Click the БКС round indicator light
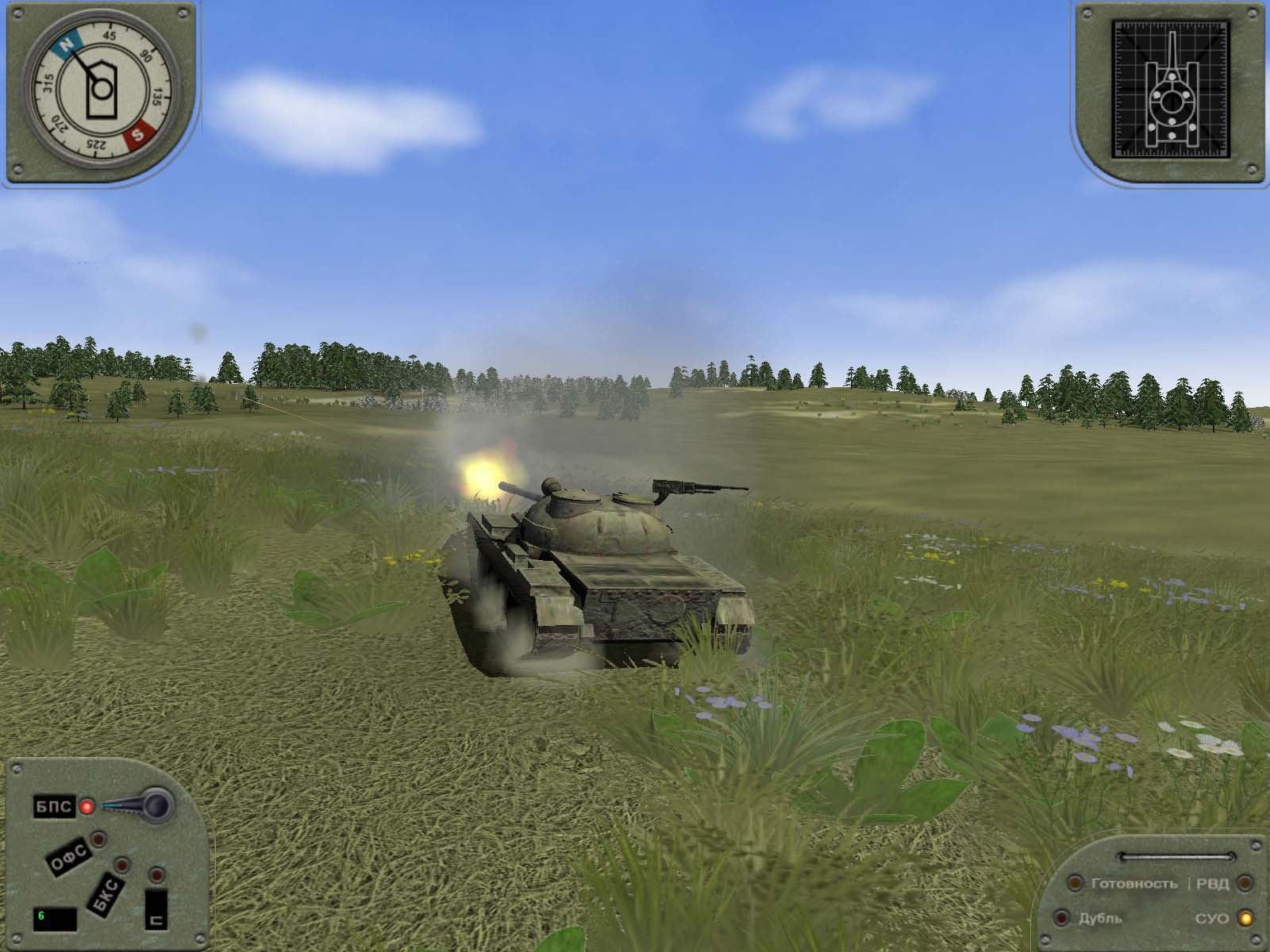 (121, 864)
